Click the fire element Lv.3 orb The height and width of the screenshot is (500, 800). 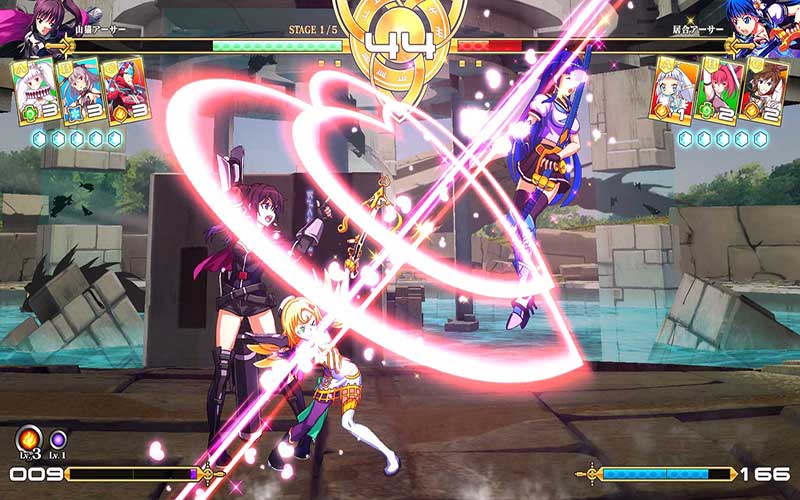click(x=28, y=439)
